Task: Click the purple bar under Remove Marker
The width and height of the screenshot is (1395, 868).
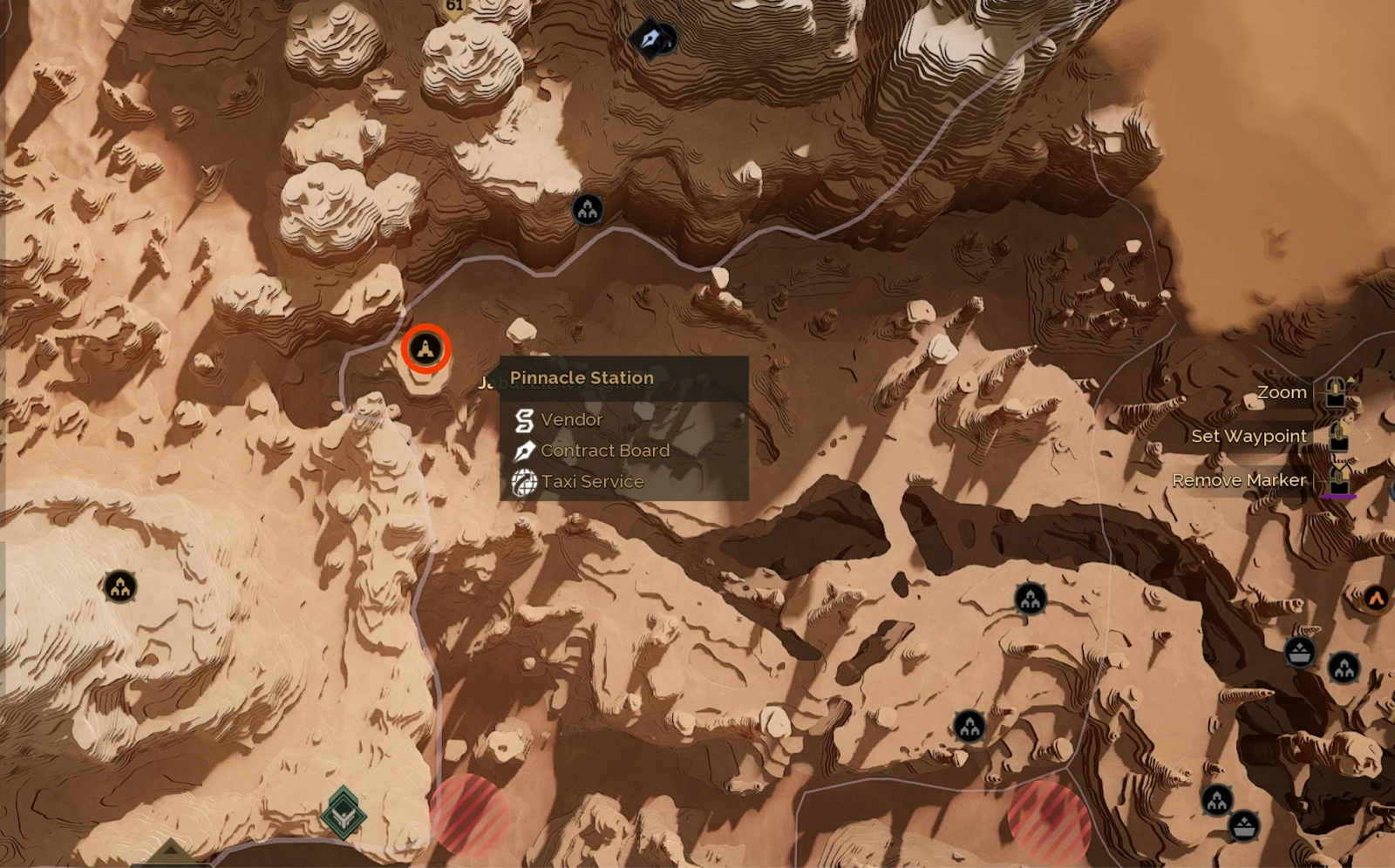Action: coord(1339,496)
